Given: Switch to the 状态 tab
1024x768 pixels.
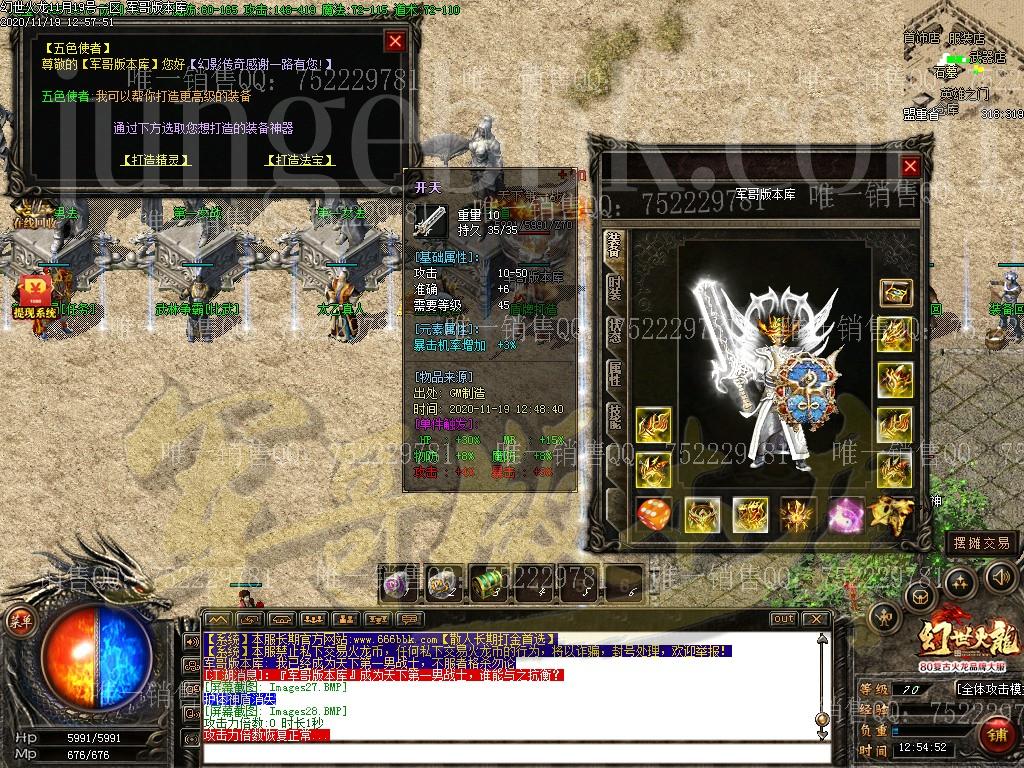Looking at the screenshot, I should click(615, 331).
